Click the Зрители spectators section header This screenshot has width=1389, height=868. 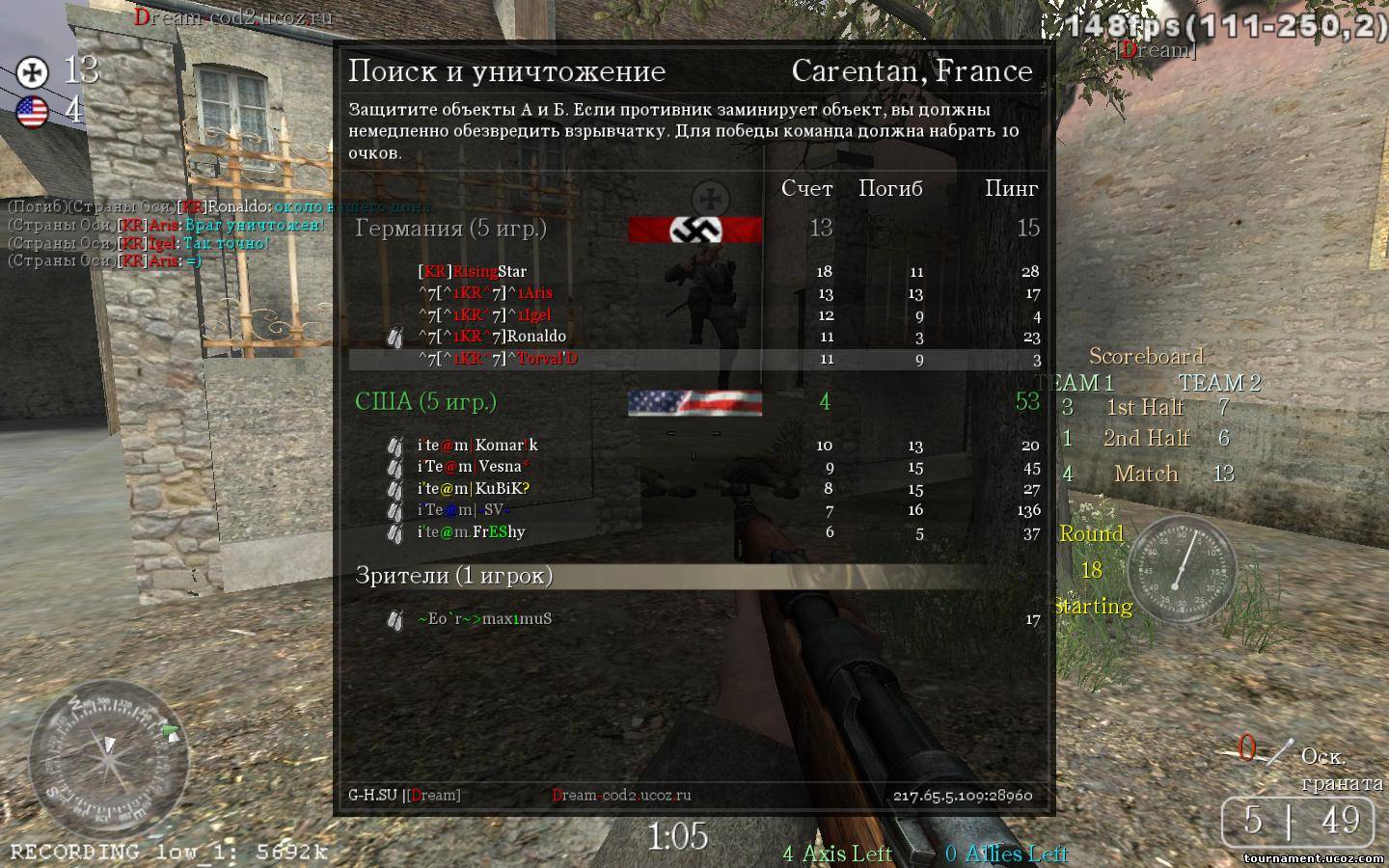click(453, 576)
